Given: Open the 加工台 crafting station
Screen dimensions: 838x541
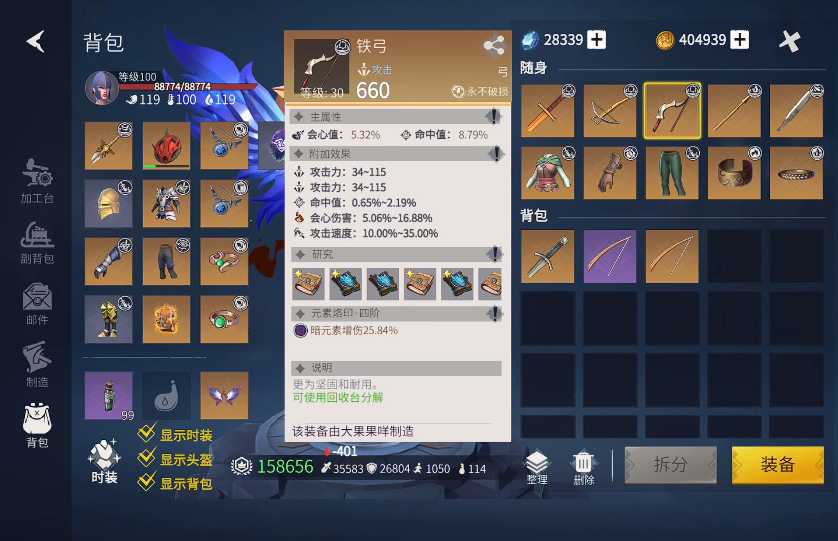Looking at the screenshot, I should tap(37, 178).
